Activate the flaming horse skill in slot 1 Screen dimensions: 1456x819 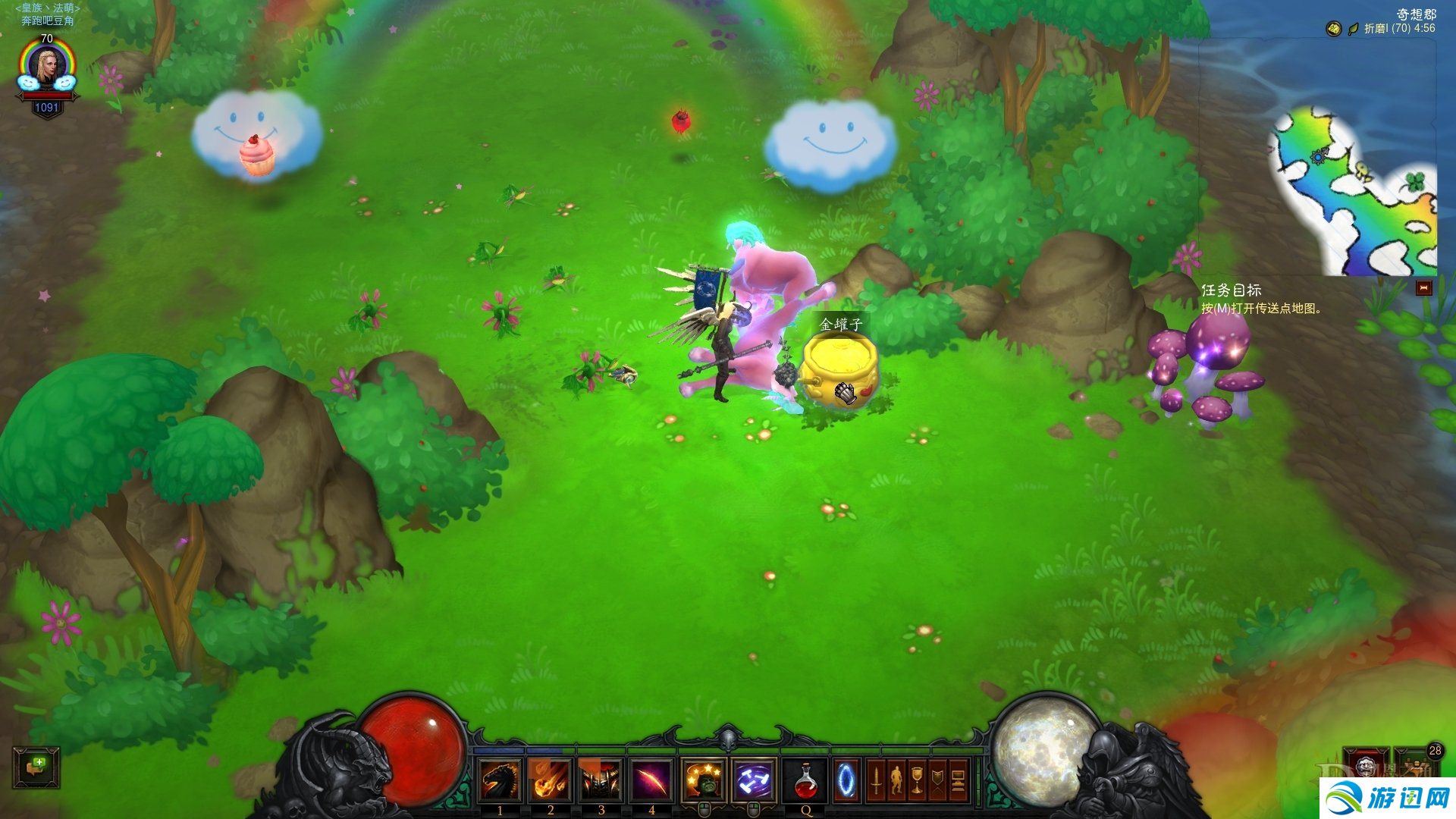(x=500, y=780)
